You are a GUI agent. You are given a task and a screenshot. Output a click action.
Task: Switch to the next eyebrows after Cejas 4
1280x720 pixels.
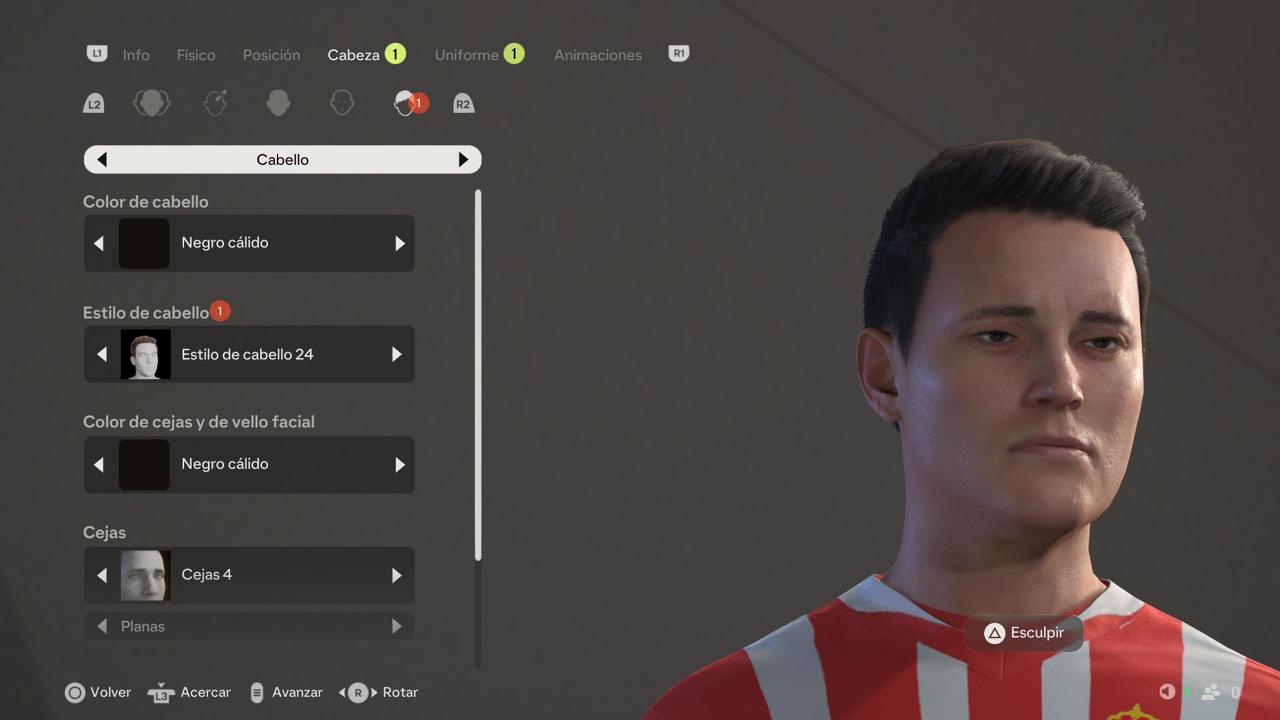pos(397,575)
